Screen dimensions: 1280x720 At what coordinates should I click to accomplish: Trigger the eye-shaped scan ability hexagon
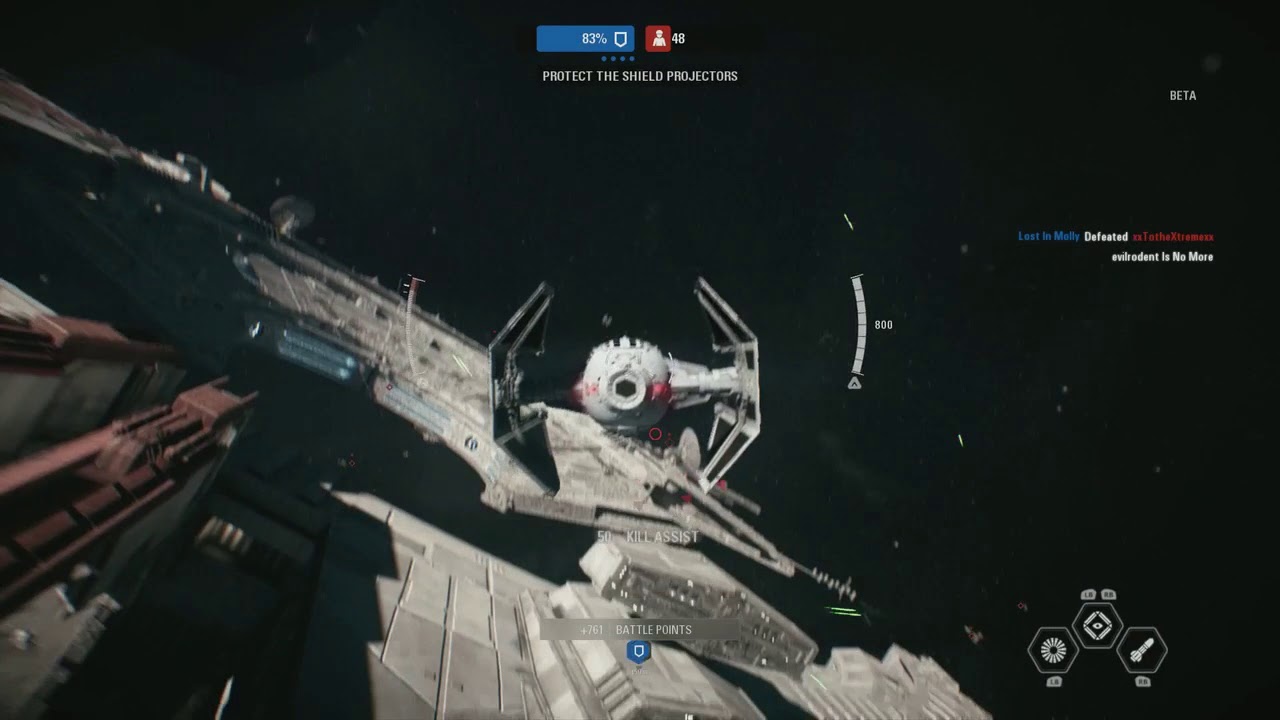click(1097, 625)
